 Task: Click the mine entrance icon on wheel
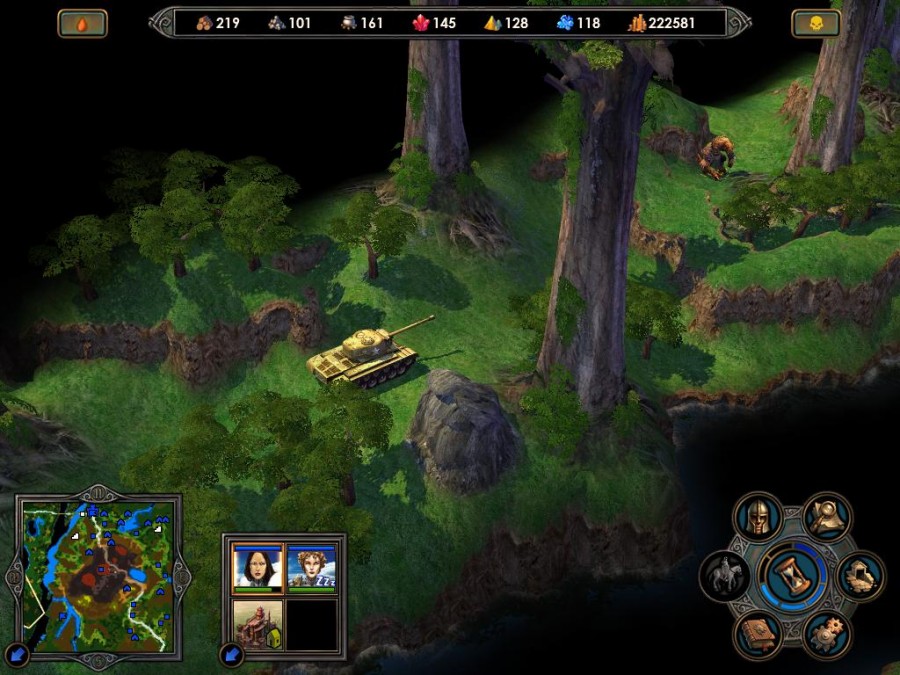pos(860,576)
